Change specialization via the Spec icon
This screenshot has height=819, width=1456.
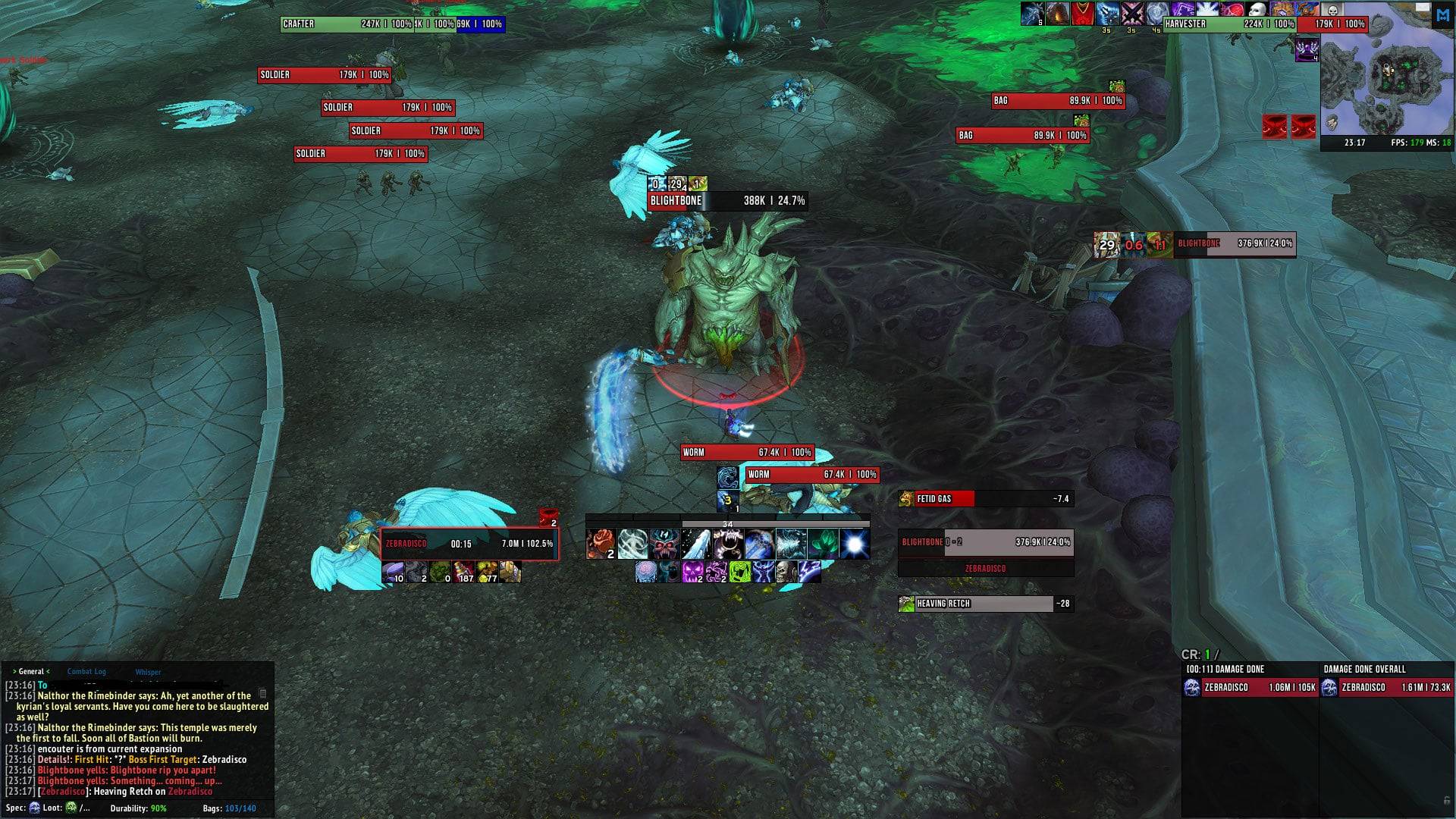coord(34,808)
